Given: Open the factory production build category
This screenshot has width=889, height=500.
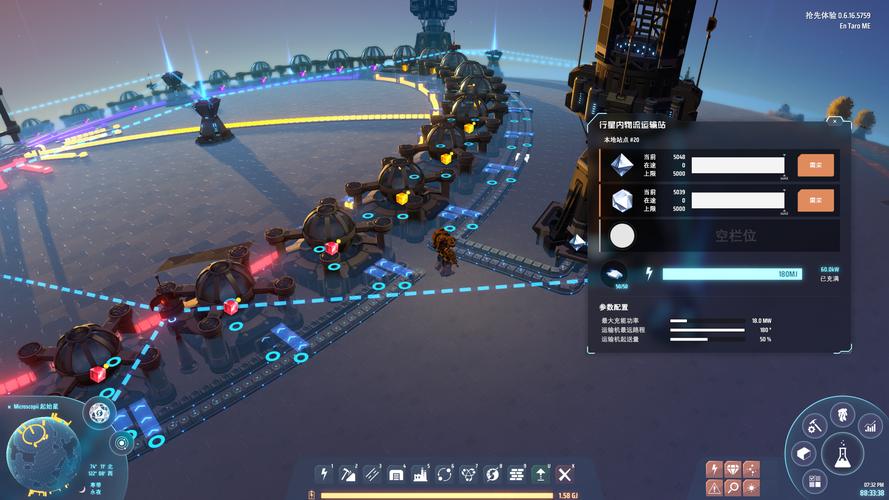Looking at the screenshot, I should (x=421, y=474).
